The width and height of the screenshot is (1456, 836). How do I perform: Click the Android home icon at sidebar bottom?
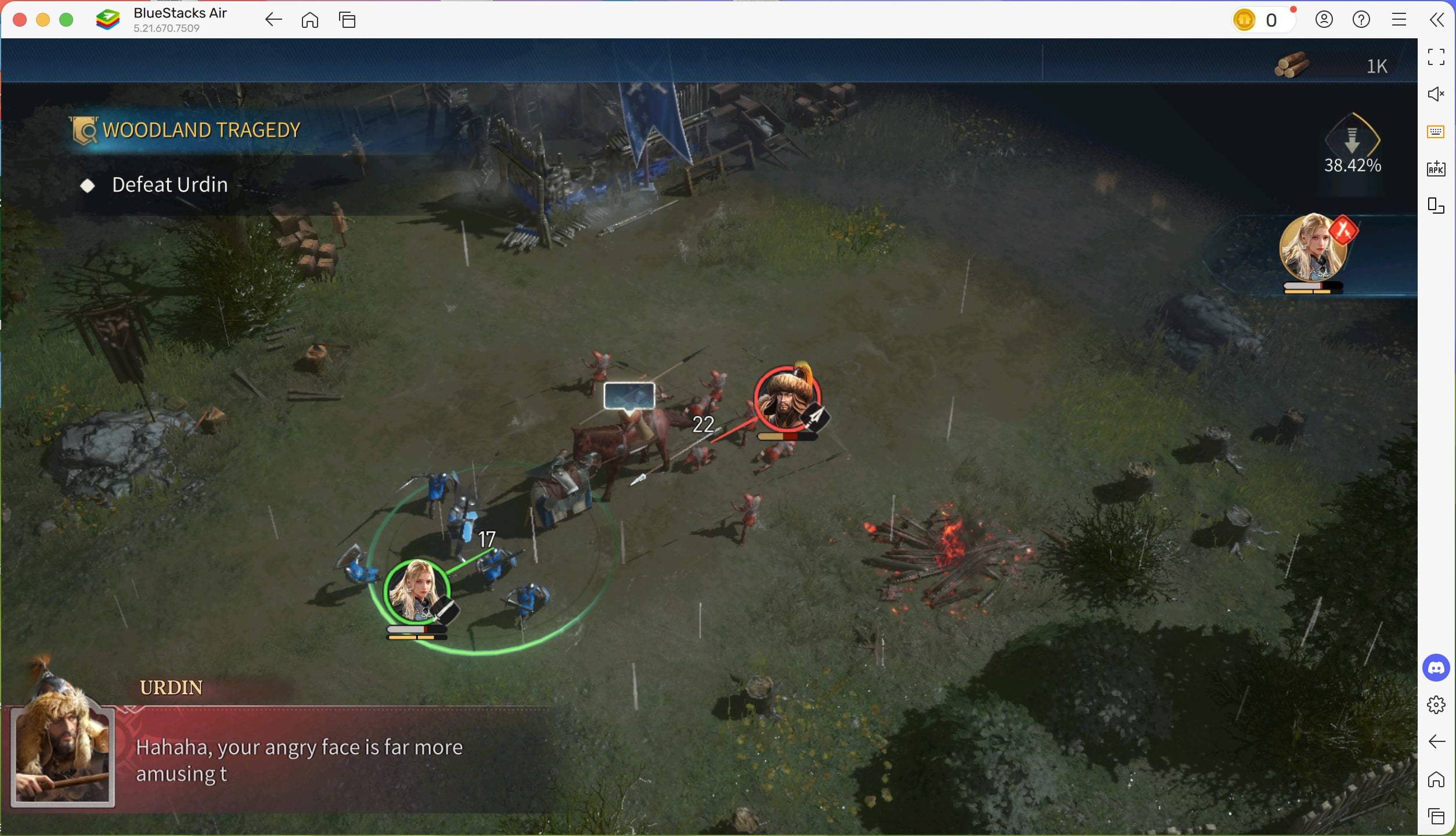[1435, 779]
